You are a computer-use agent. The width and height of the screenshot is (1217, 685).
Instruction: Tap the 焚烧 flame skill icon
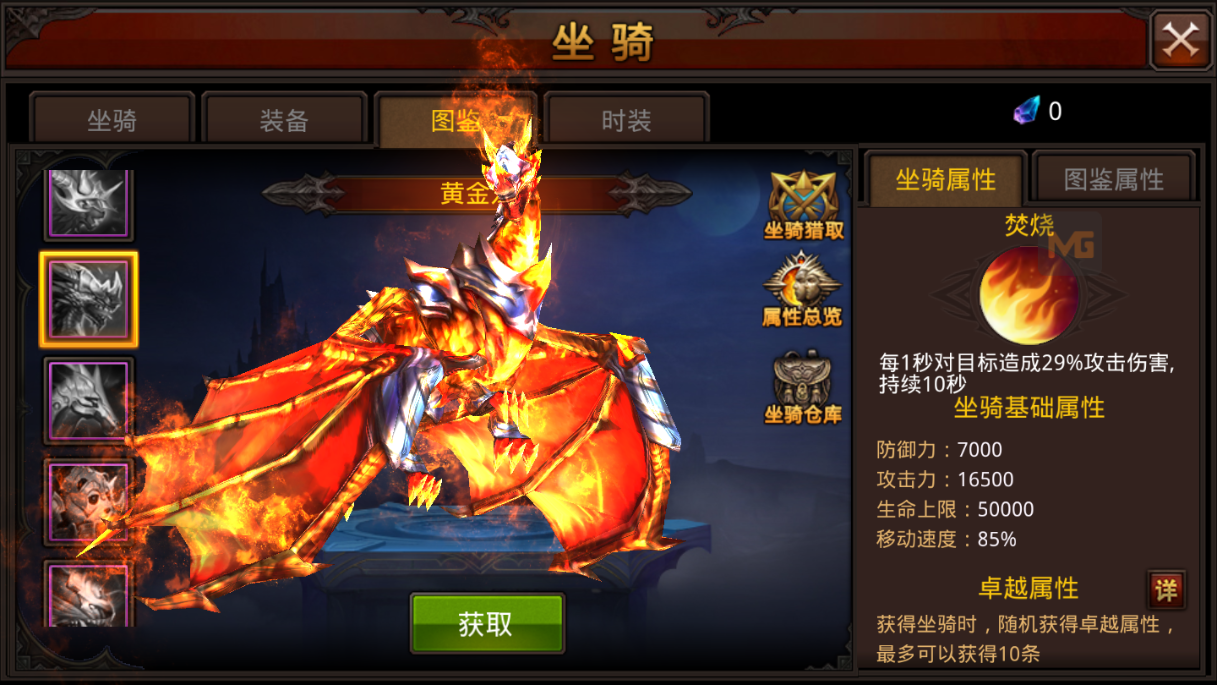coord(1027,296)
